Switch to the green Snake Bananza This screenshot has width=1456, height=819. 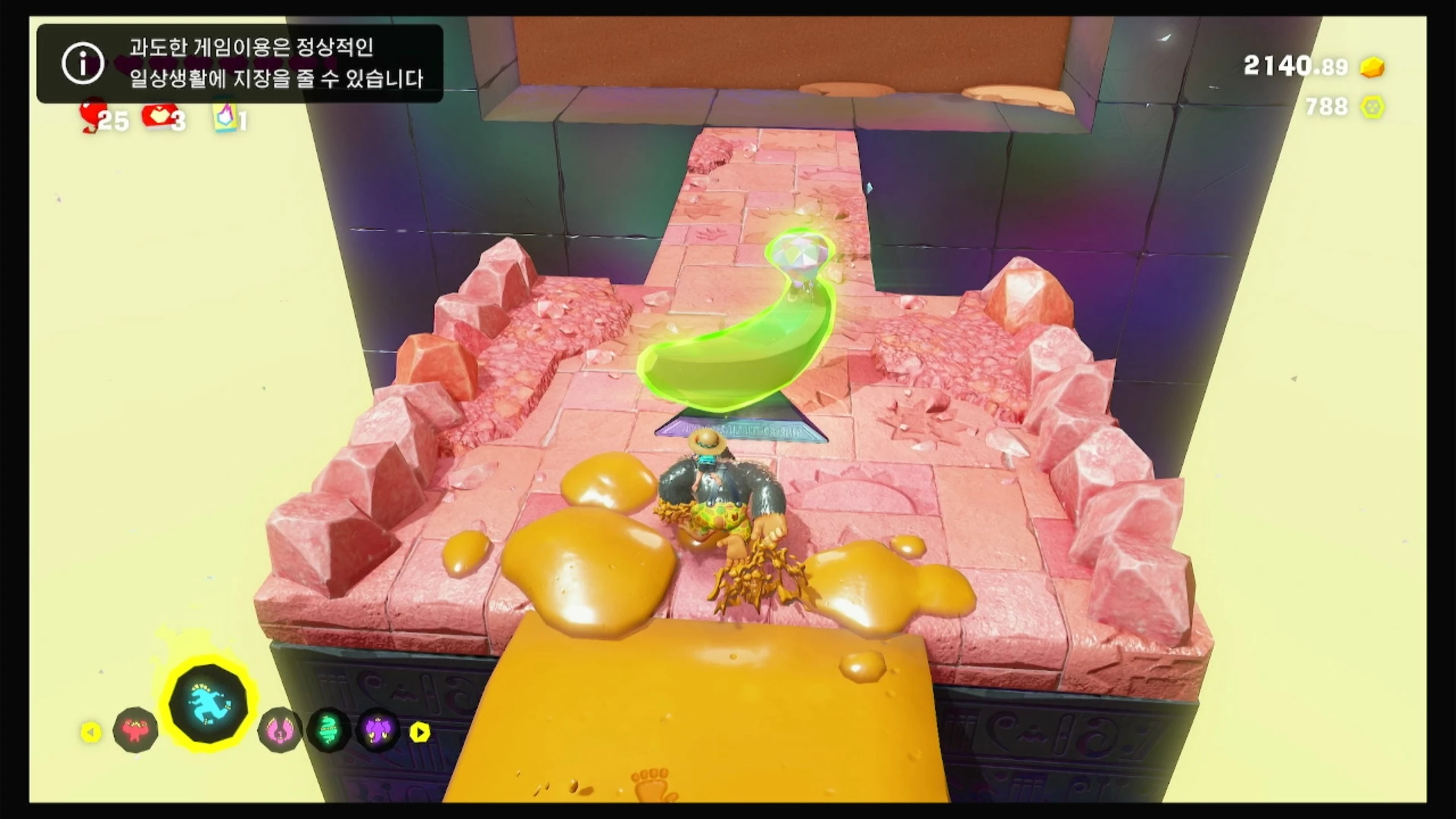[329, 730]
